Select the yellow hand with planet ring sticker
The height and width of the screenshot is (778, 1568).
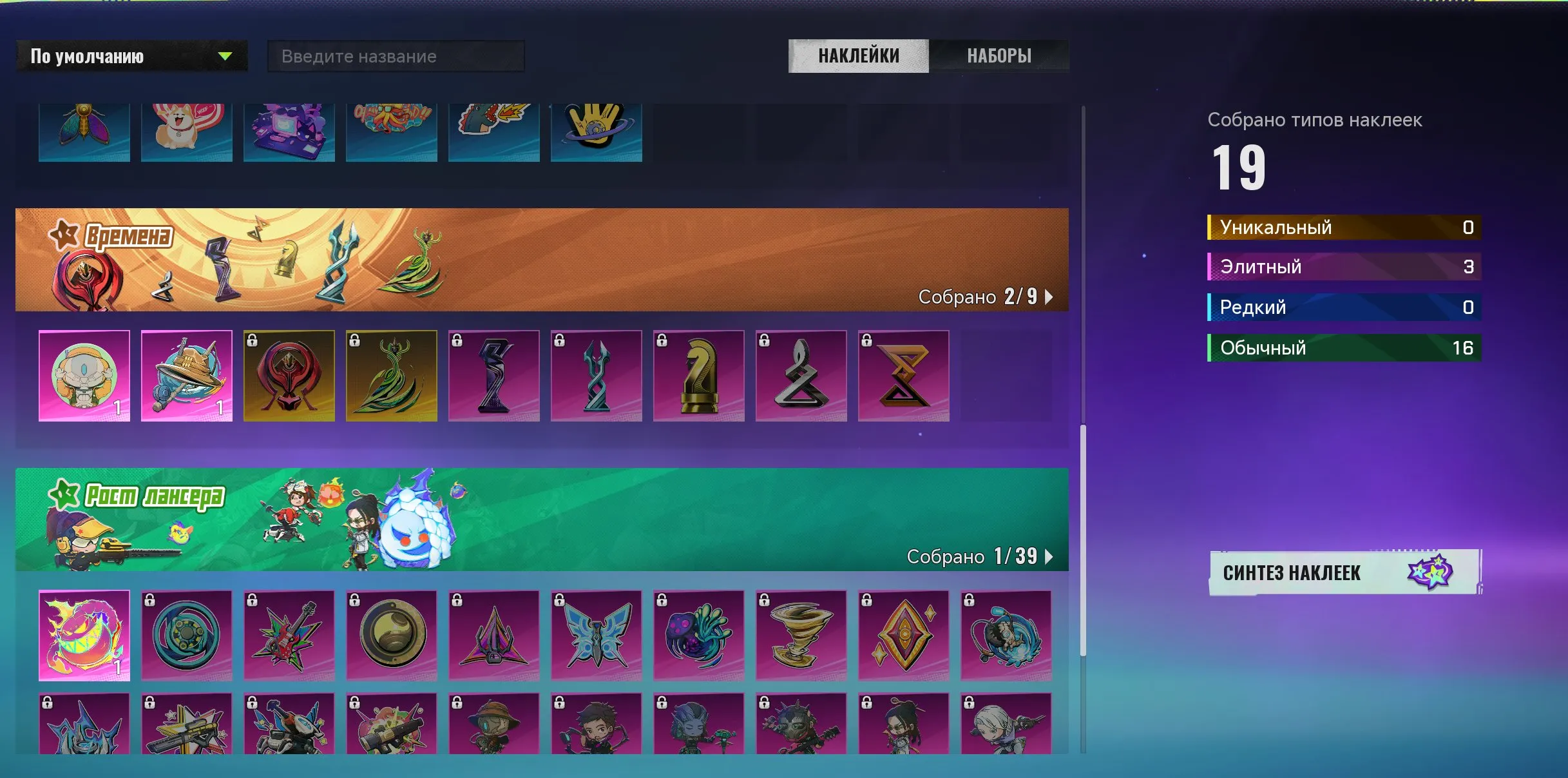[596, 131]
